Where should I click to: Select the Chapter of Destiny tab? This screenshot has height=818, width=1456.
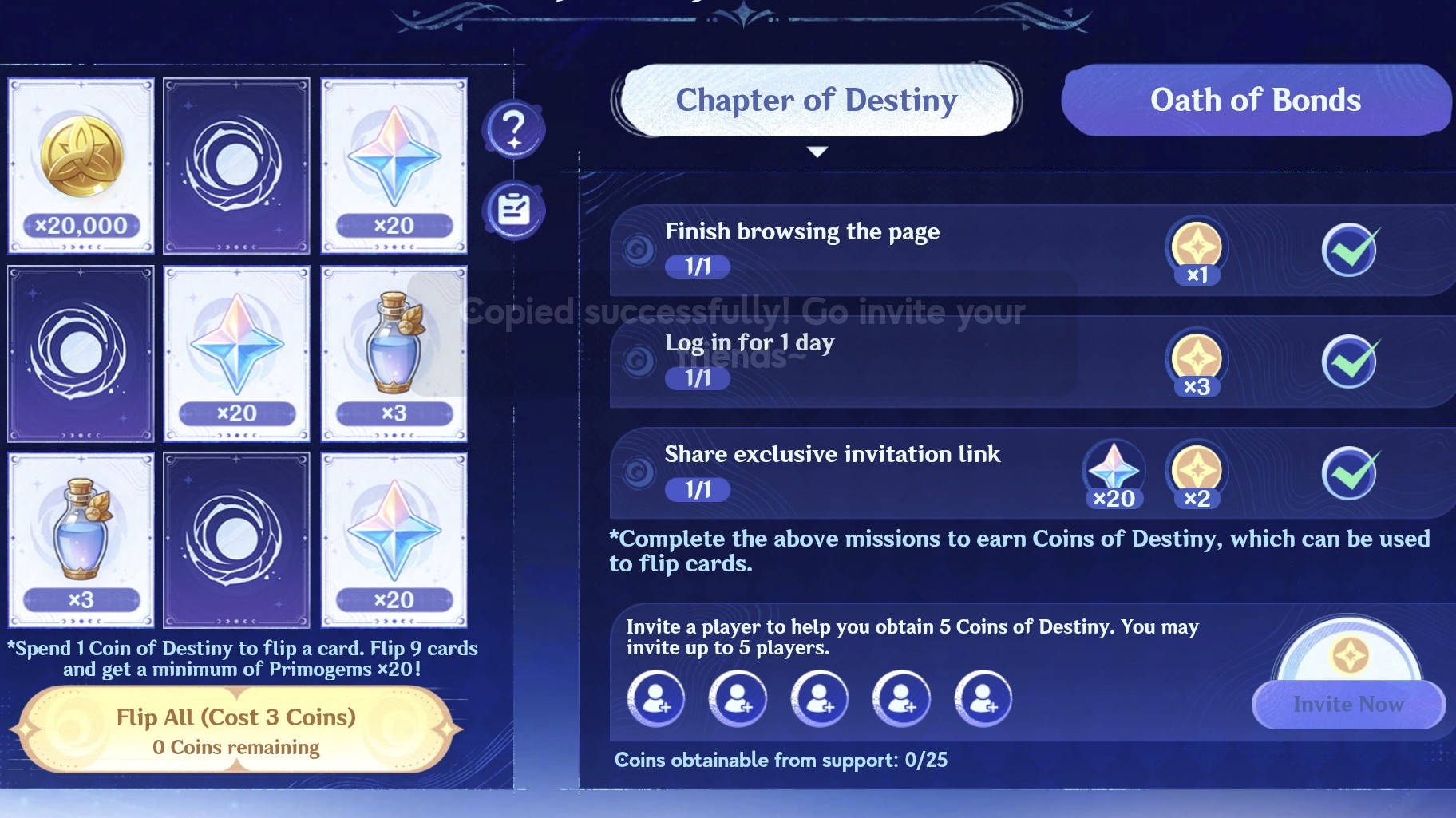click(x=816, y=101)
